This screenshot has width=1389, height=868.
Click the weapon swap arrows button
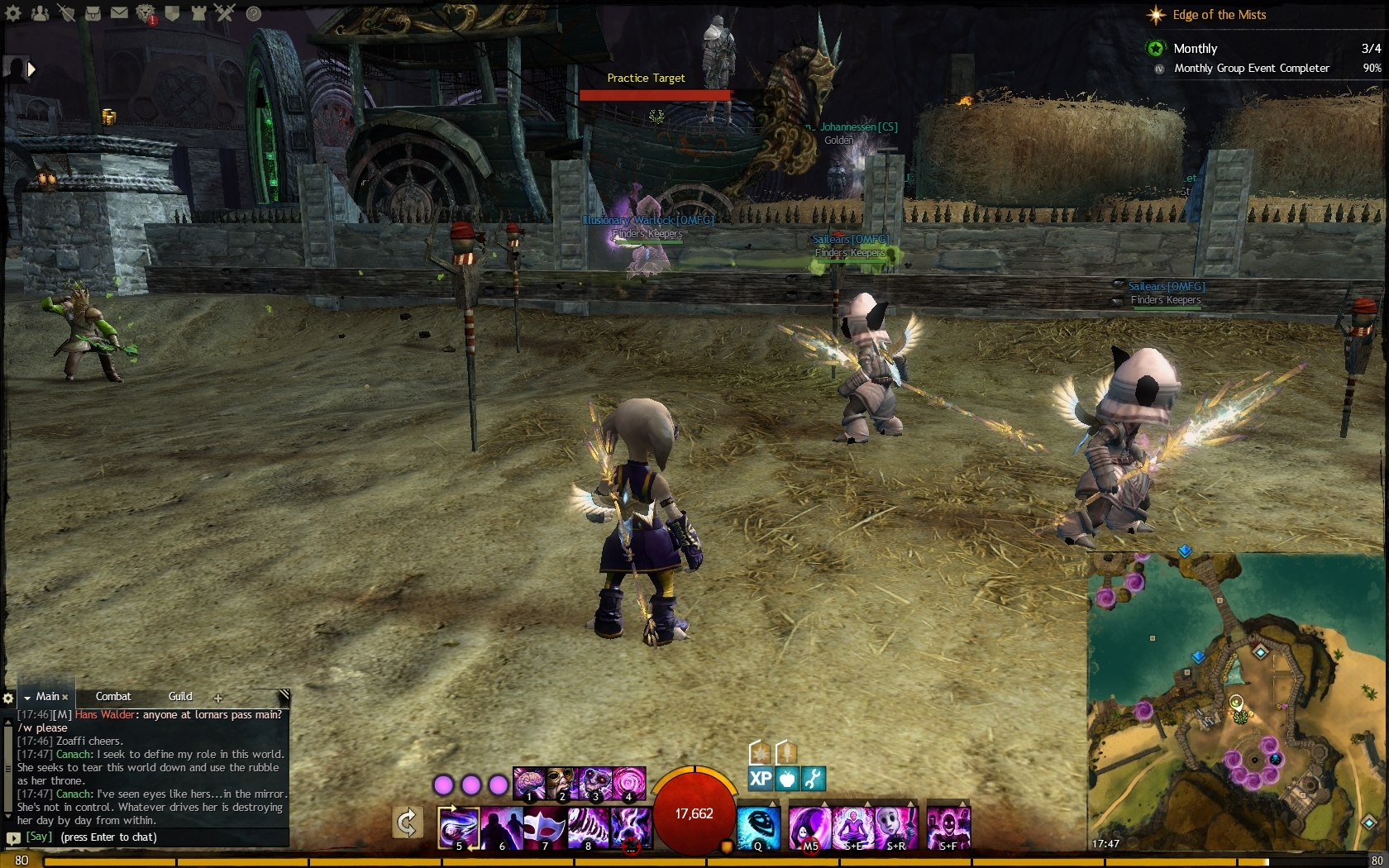coord(407,823)
